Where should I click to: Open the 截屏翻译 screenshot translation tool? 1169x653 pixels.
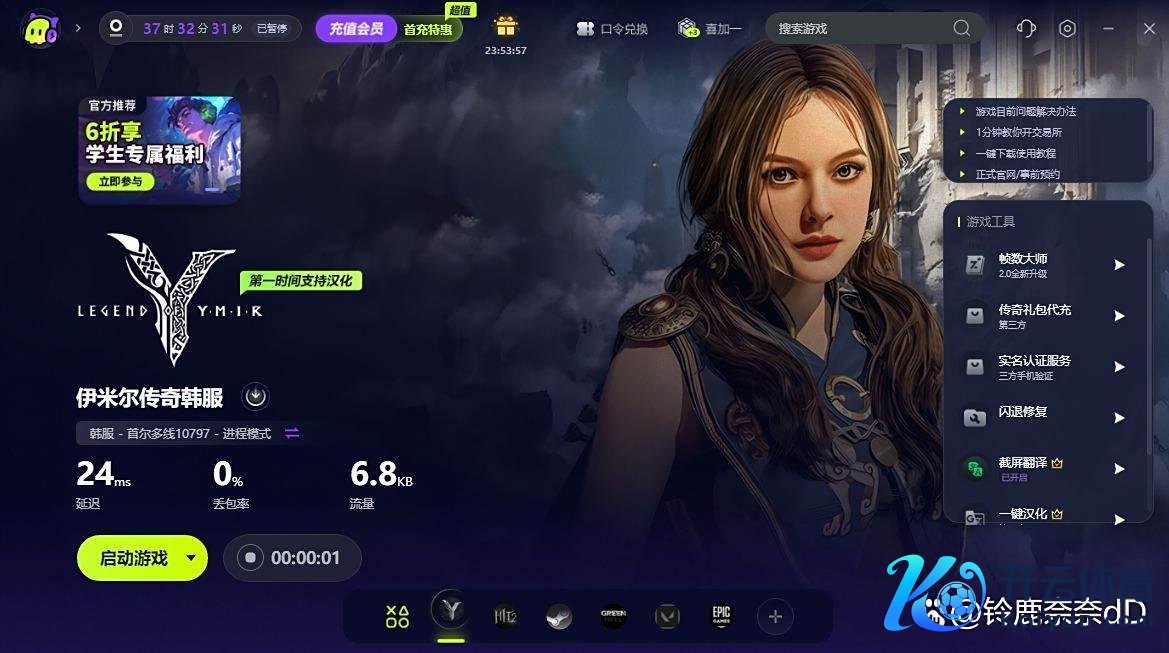pos(1045,469)
